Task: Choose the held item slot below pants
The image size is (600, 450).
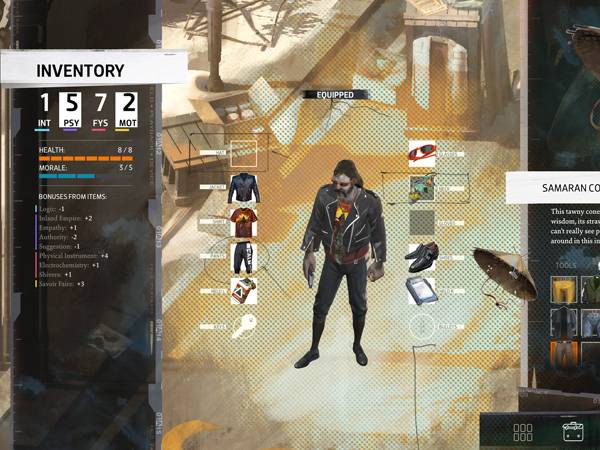Action: [243, 291]
